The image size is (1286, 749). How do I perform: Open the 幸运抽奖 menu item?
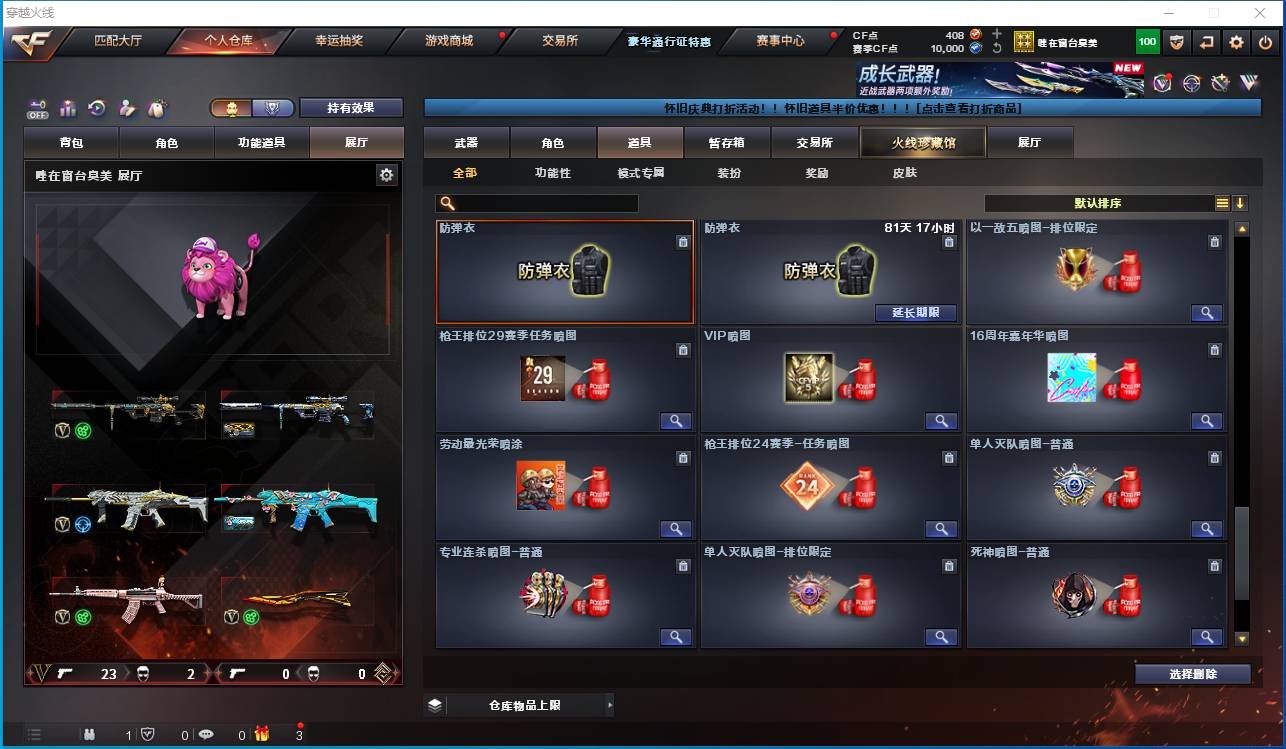(x=341, y=42)
